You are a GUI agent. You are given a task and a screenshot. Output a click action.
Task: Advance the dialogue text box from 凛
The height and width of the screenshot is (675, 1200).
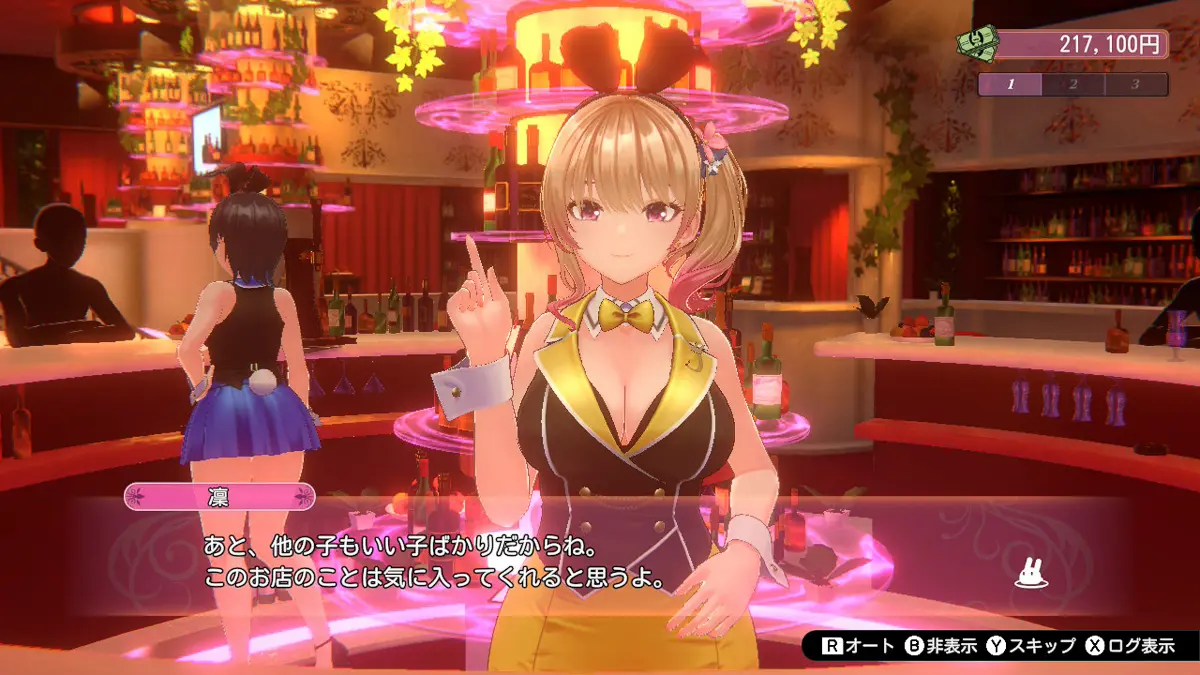[x=600, y=562]
